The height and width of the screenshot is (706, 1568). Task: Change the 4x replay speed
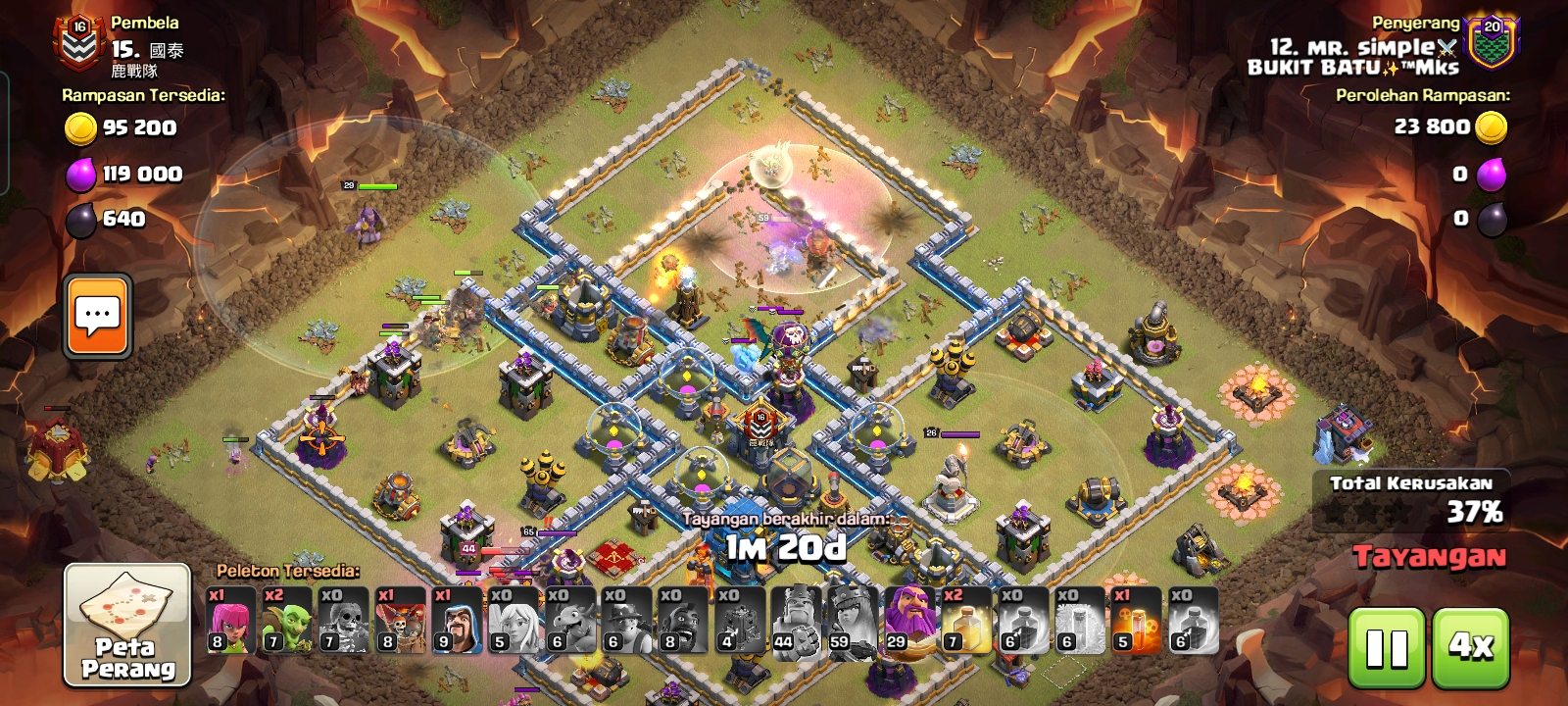click(1471, 647)
